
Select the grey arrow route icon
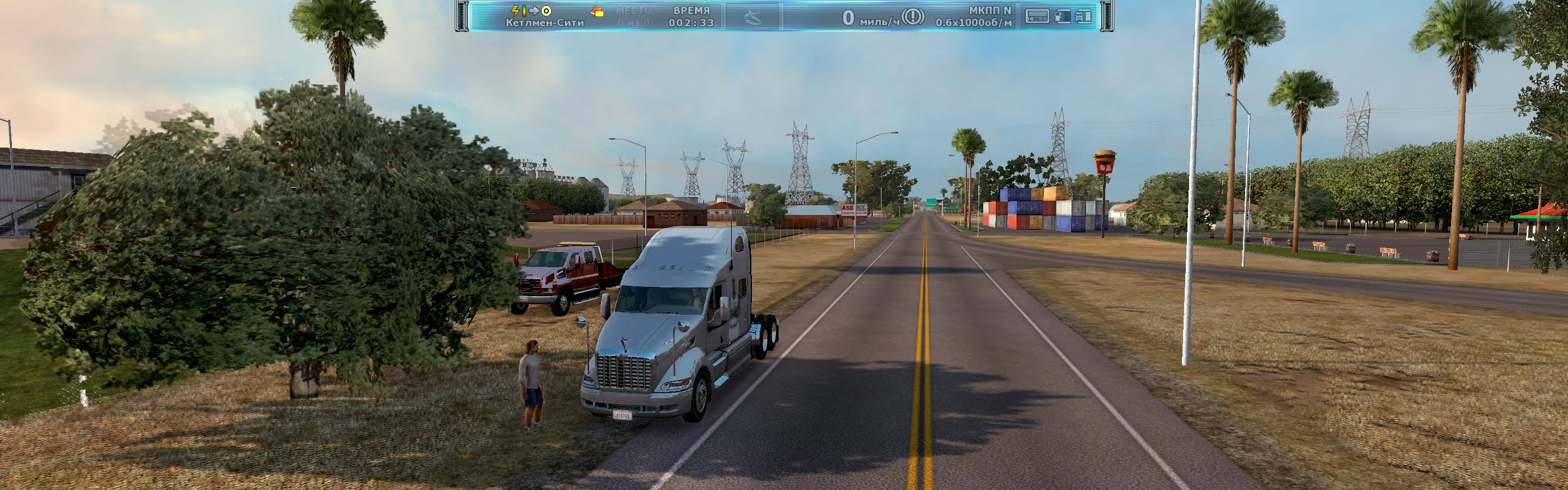click(x=534, y=10)
